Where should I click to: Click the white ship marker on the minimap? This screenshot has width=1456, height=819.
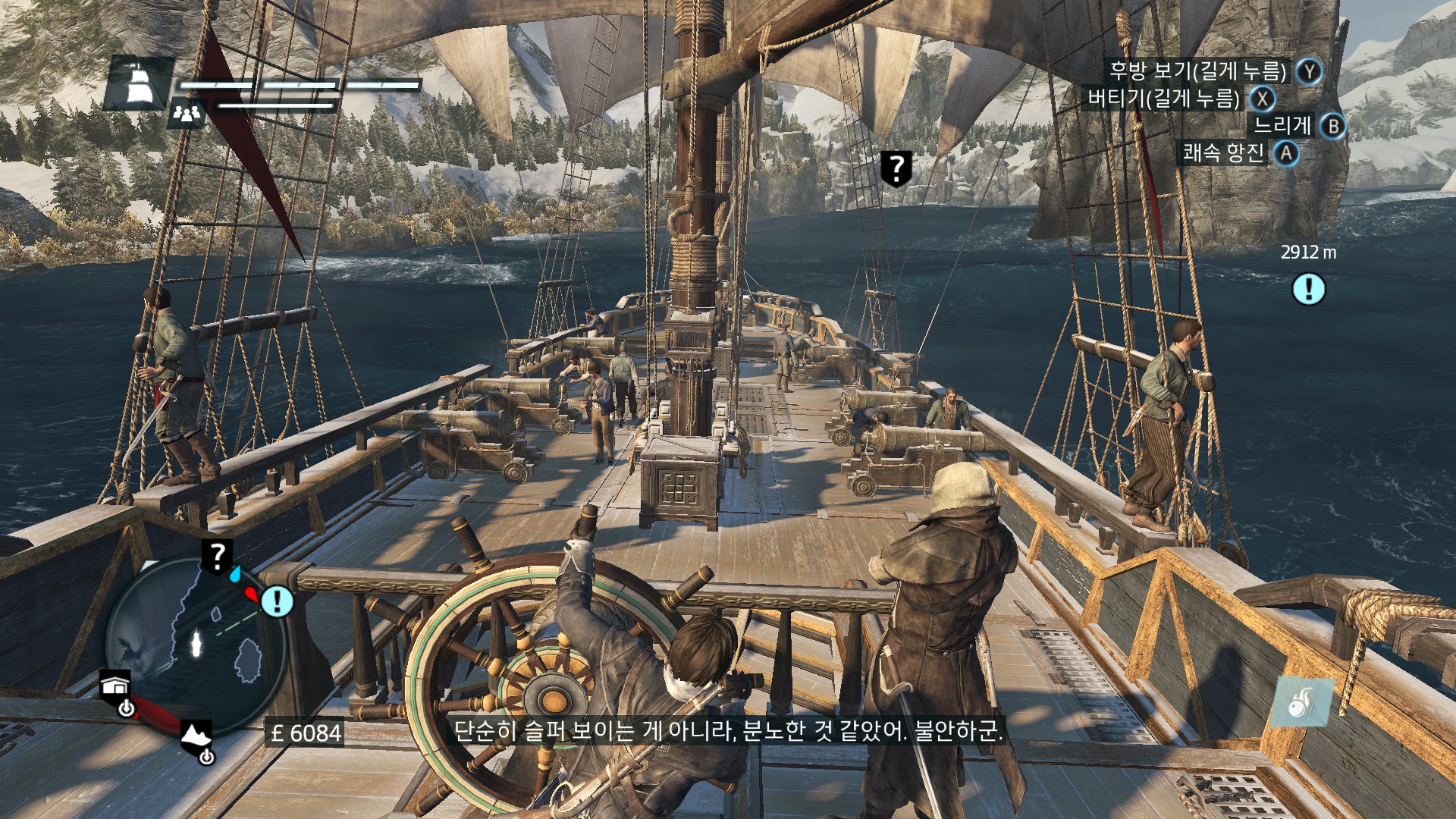pyautogui.click(x=197, y=643)
